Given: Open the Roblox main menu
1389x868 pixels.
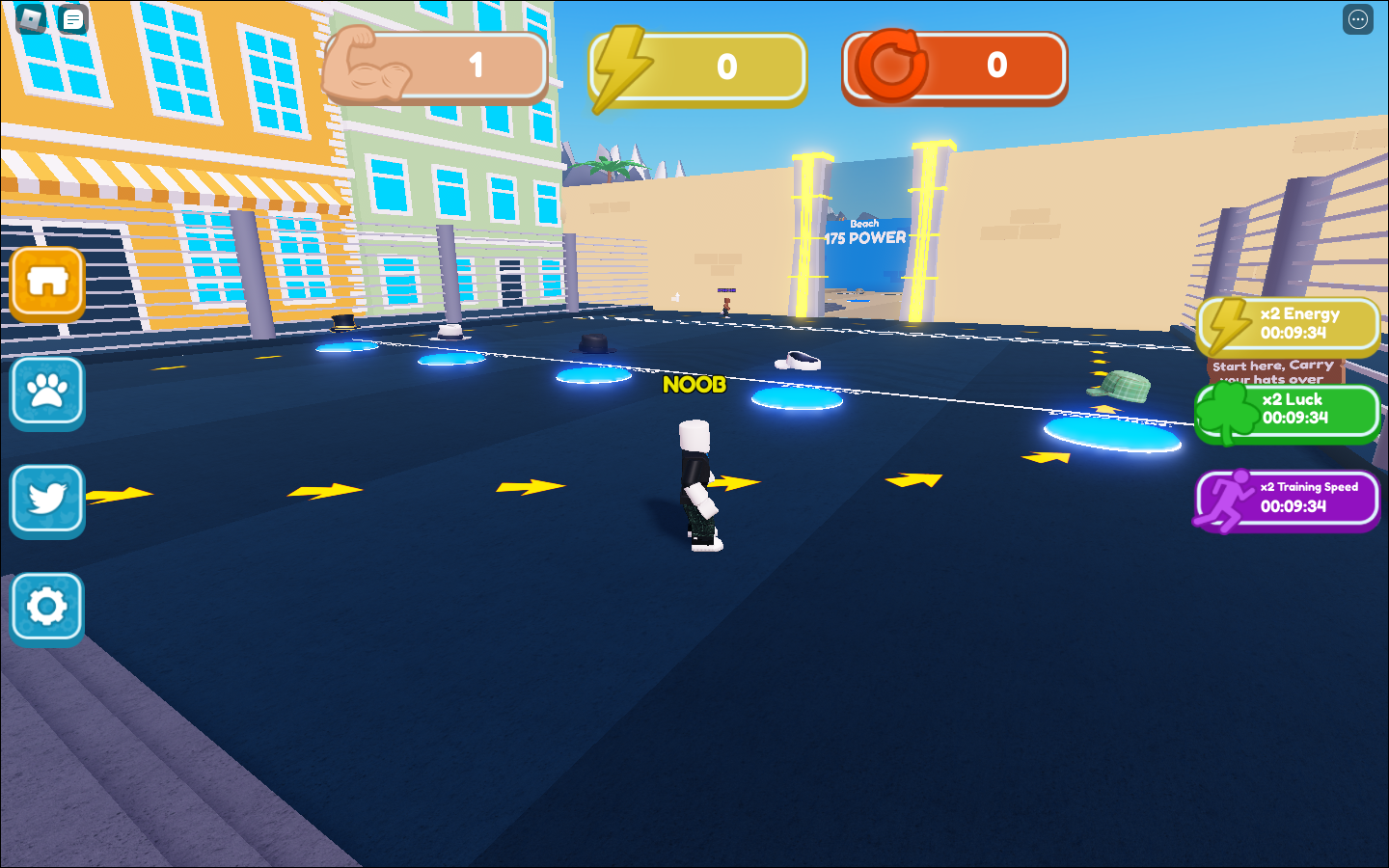Looking at the screenshot, I should (29, 18).
